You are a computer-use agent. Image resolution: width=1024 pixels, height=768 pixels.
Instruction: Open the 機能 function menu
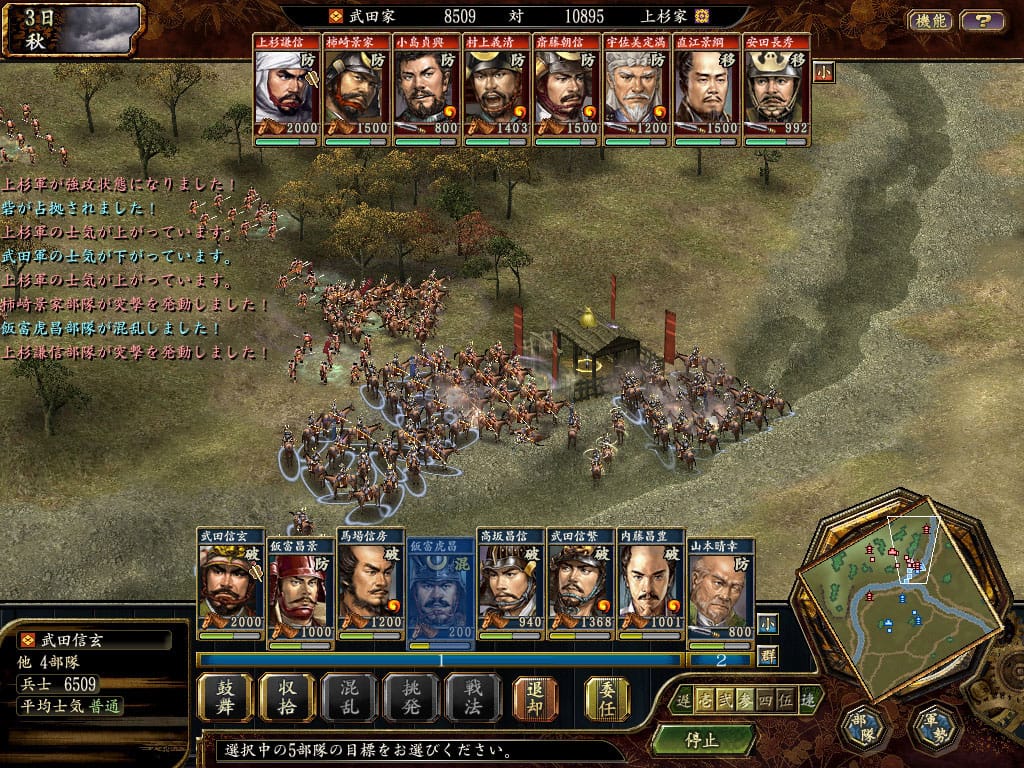pyautogui.click(x=930, y=20)
